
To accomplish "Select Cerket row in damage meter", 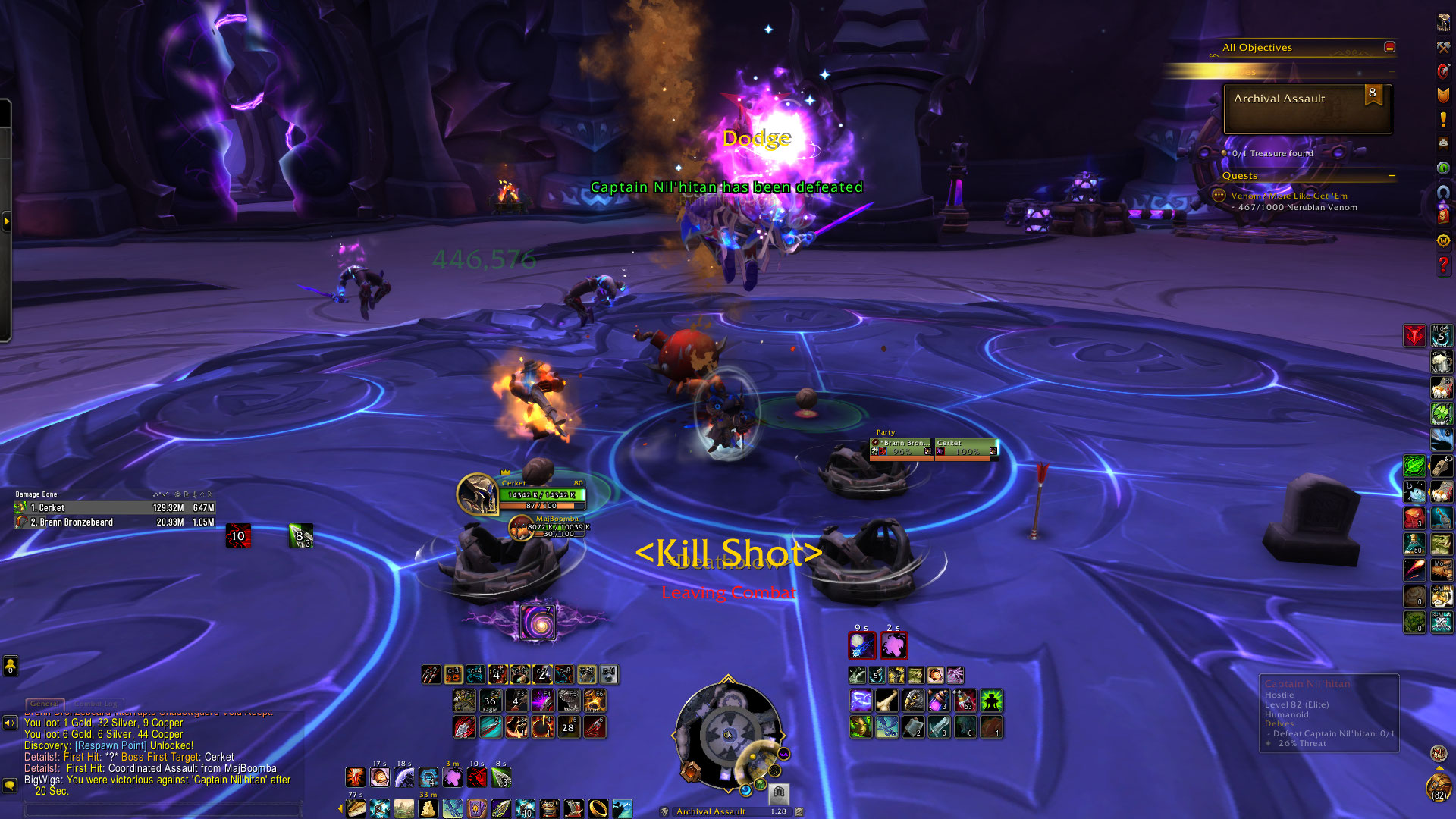I will point(114,508).
